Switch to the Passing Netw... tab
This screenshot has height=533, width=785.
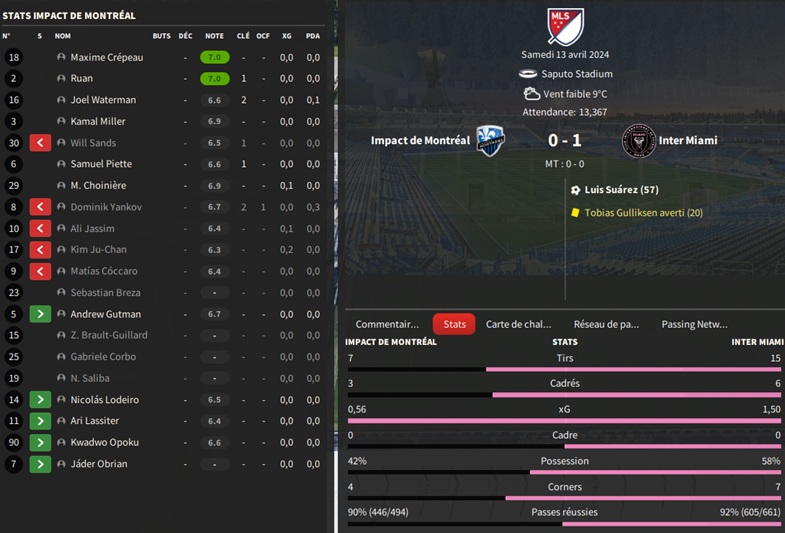pos(694,324)
